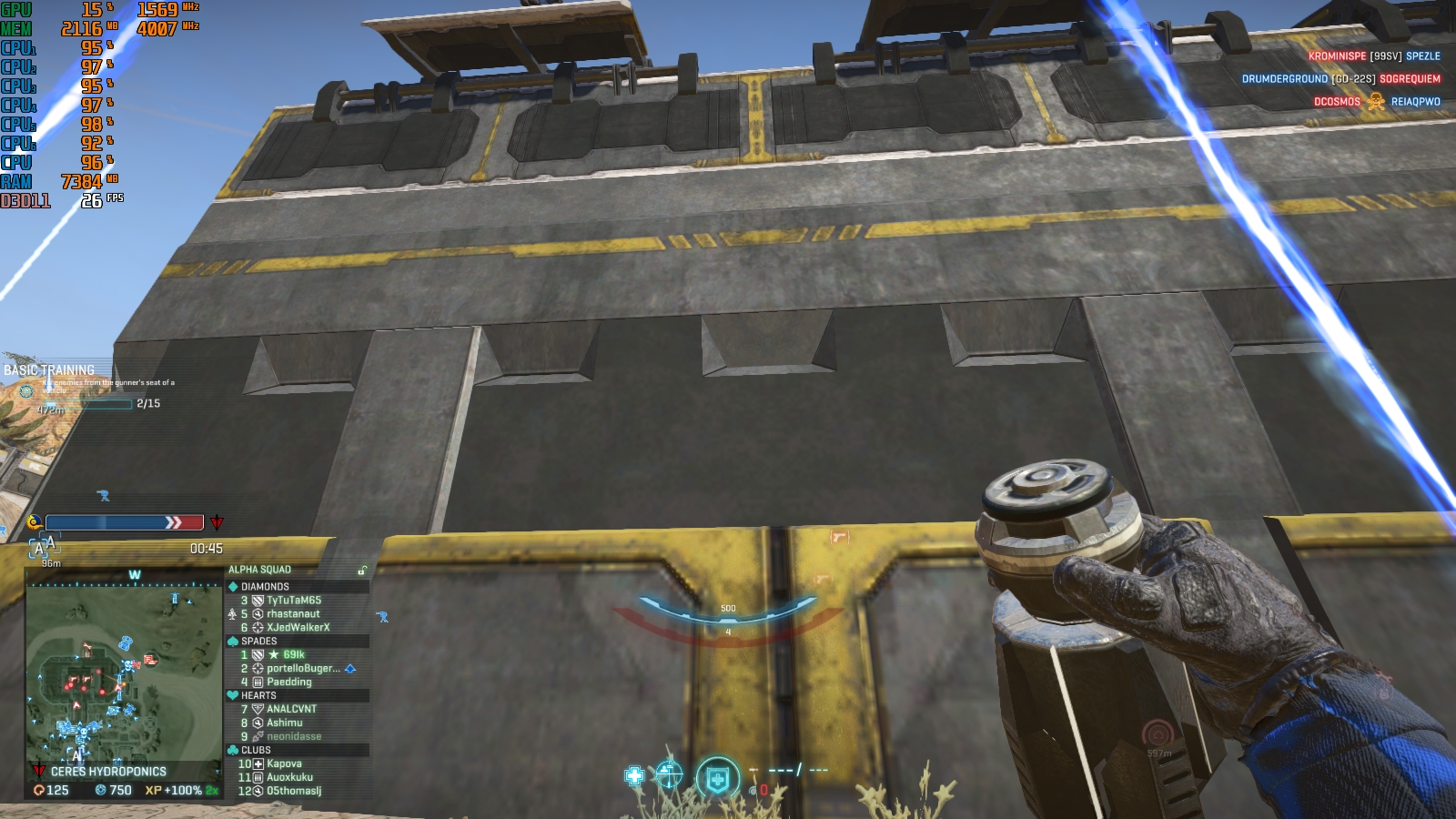Click the blue-red capture progress bar

(x=123, y=521)
